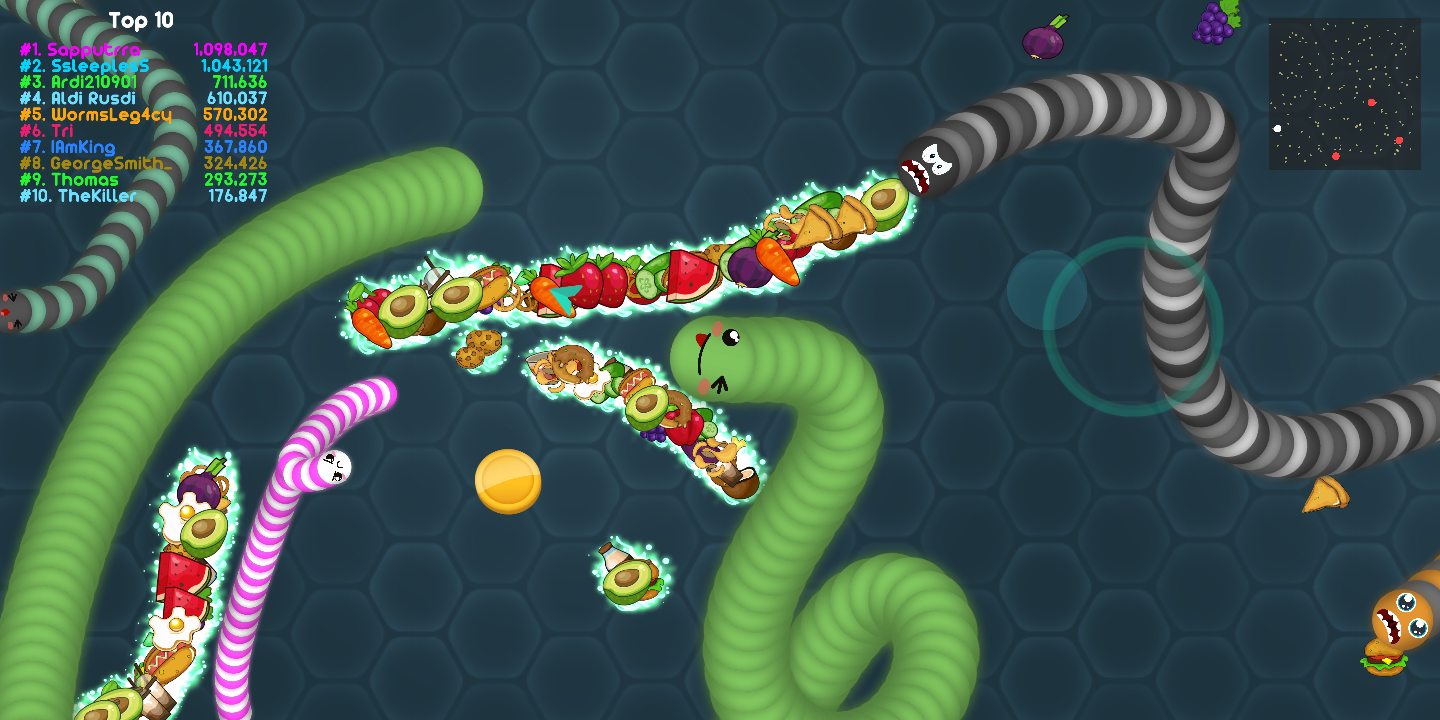Viewport: 1440px width, 720px height.
Task: Select Aldi Rusdi in the Top 10 list
Action: click(x=143, y=98)
